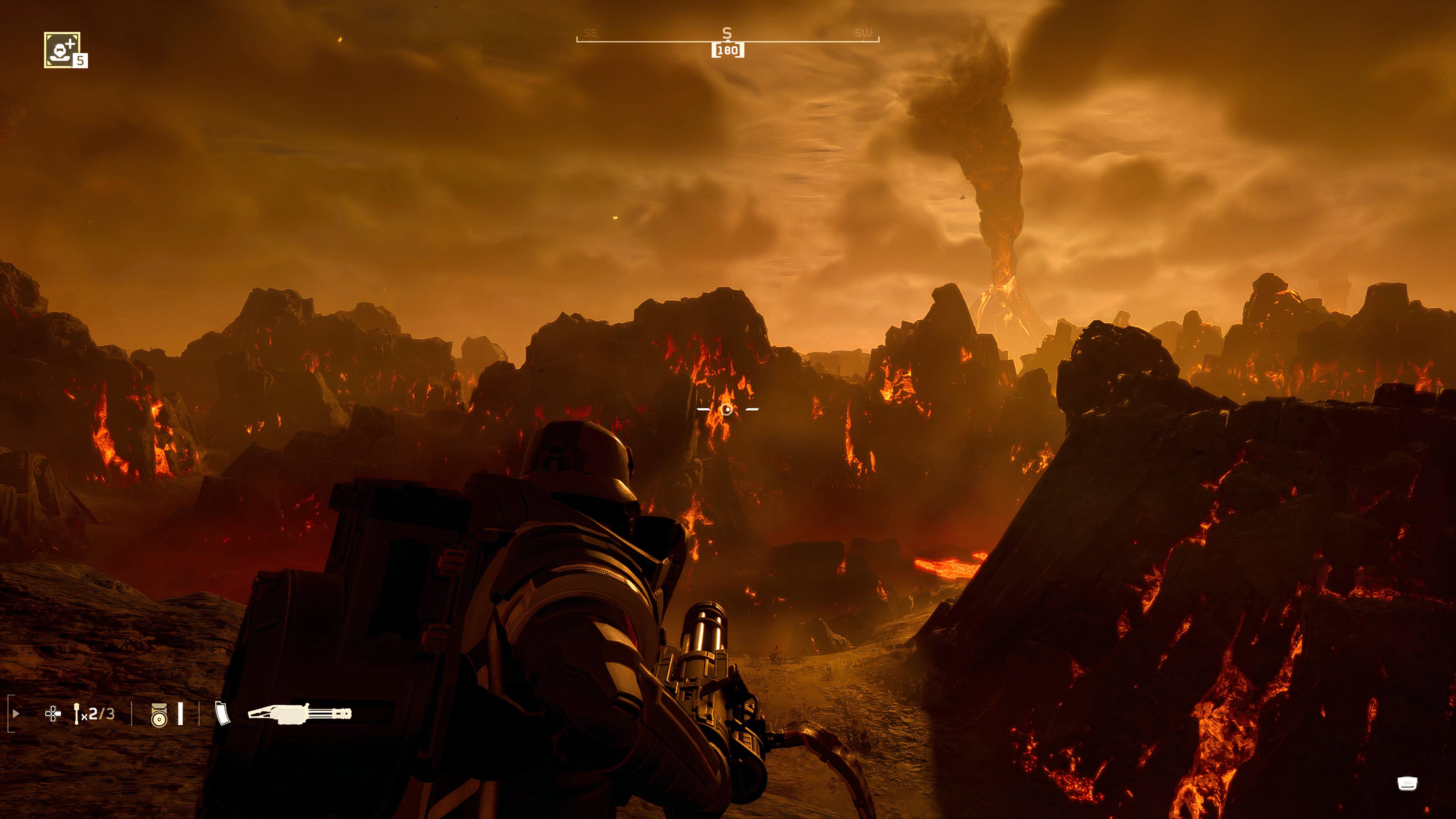Choose the stick grenade icon
Screen dimensions: 1456x819
point(77,714)
